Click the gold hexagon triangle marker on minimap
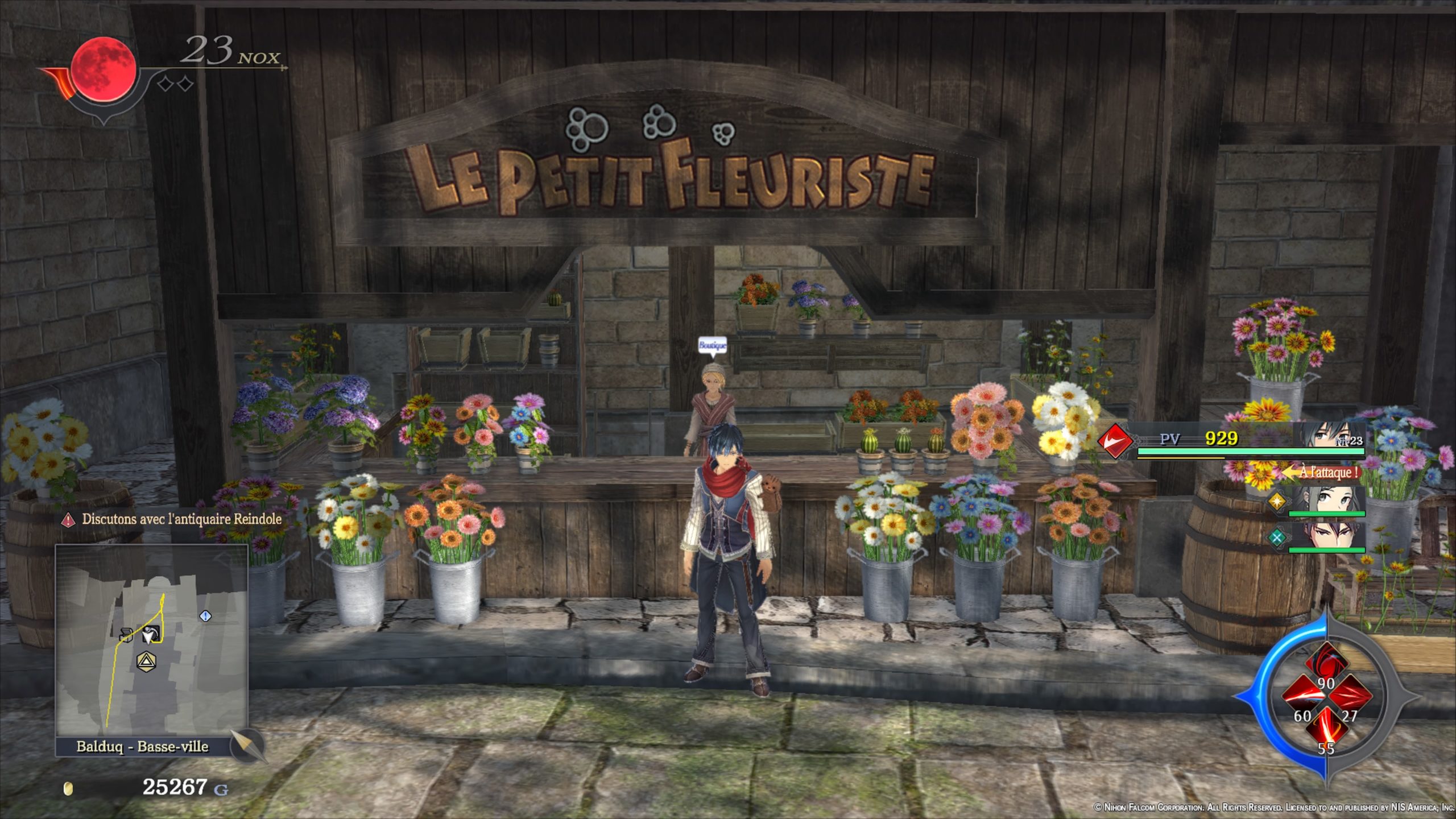This screenshot has height=819, width=1456. (147, 661)
